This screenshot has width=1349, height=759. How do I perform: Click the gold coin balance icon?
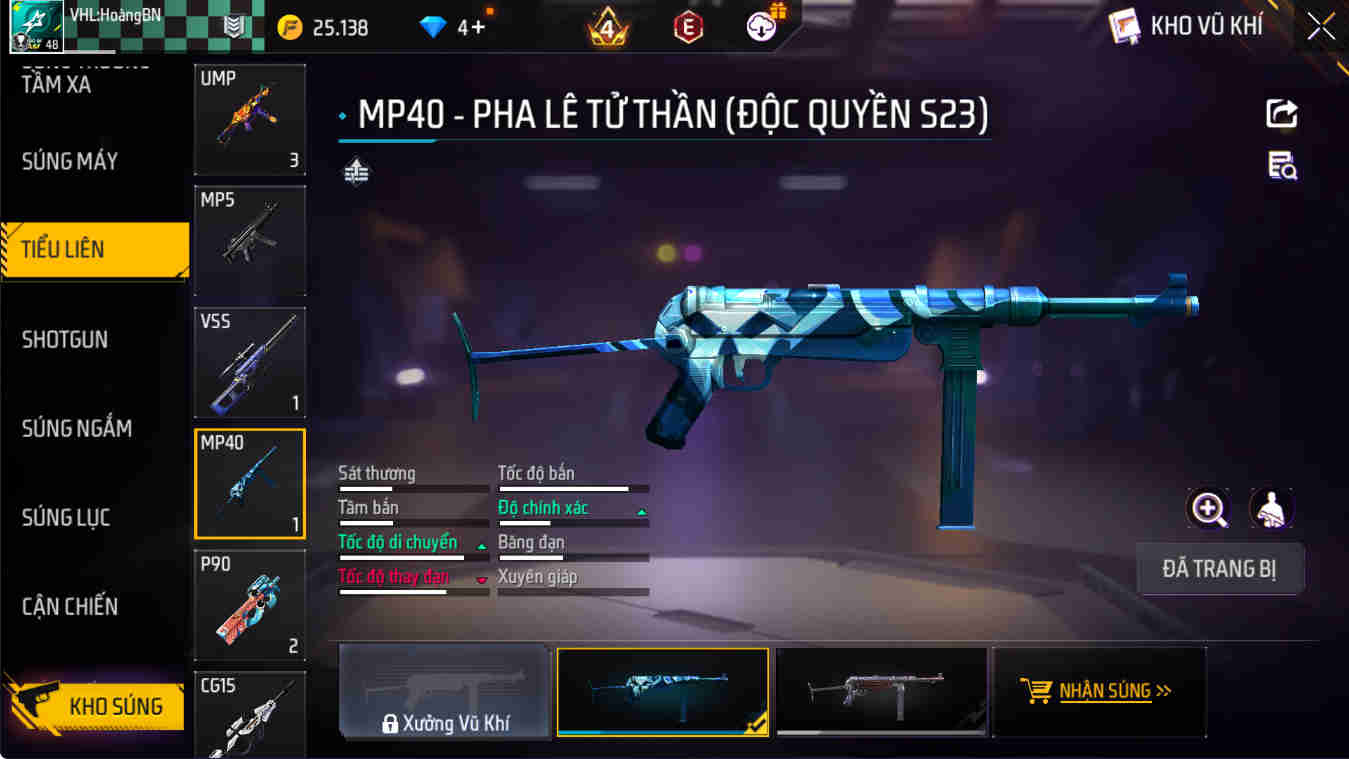point(288,28)
